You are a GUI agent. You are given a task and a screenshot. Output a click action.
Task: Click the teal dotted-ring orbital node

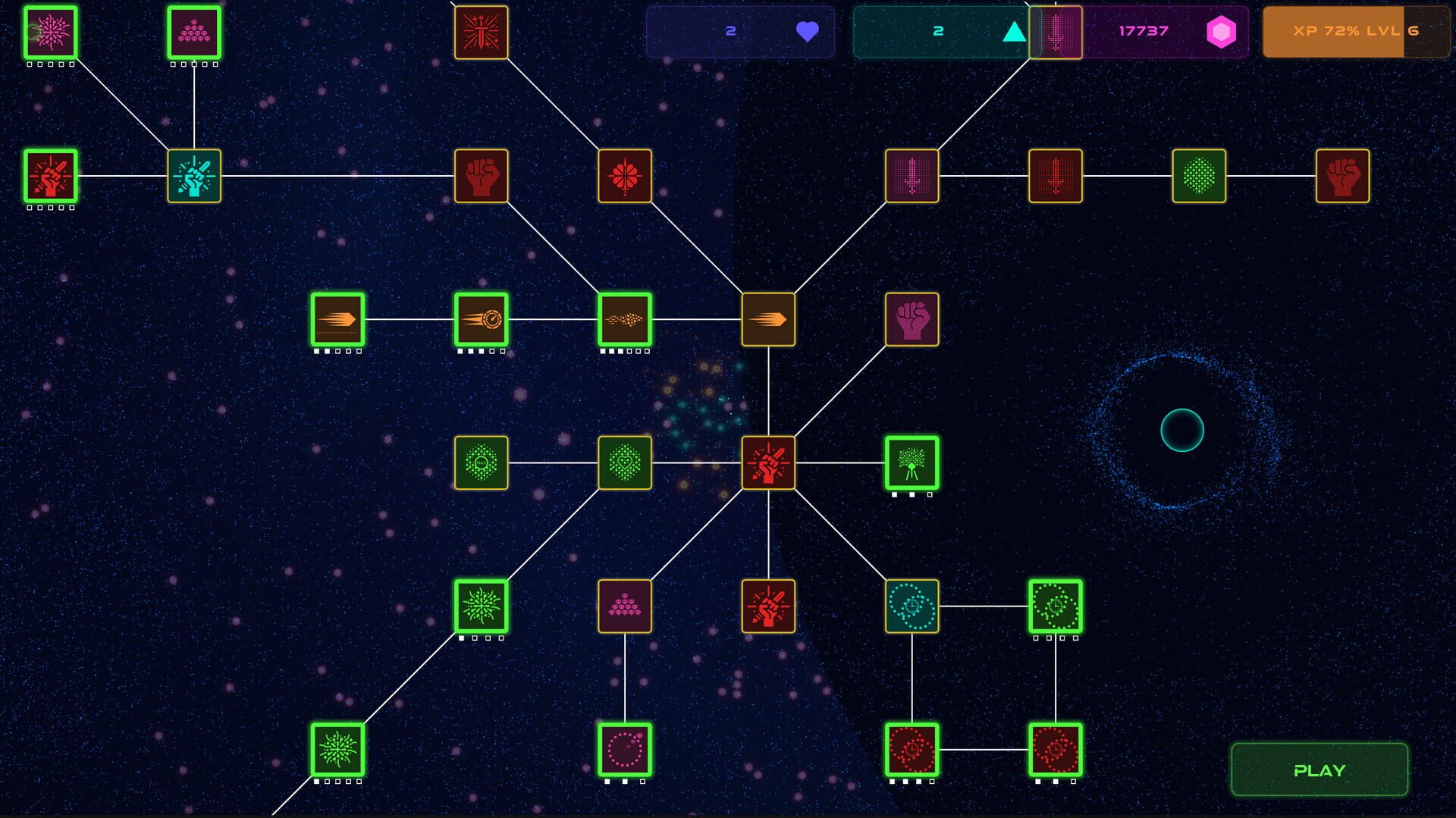912,607
